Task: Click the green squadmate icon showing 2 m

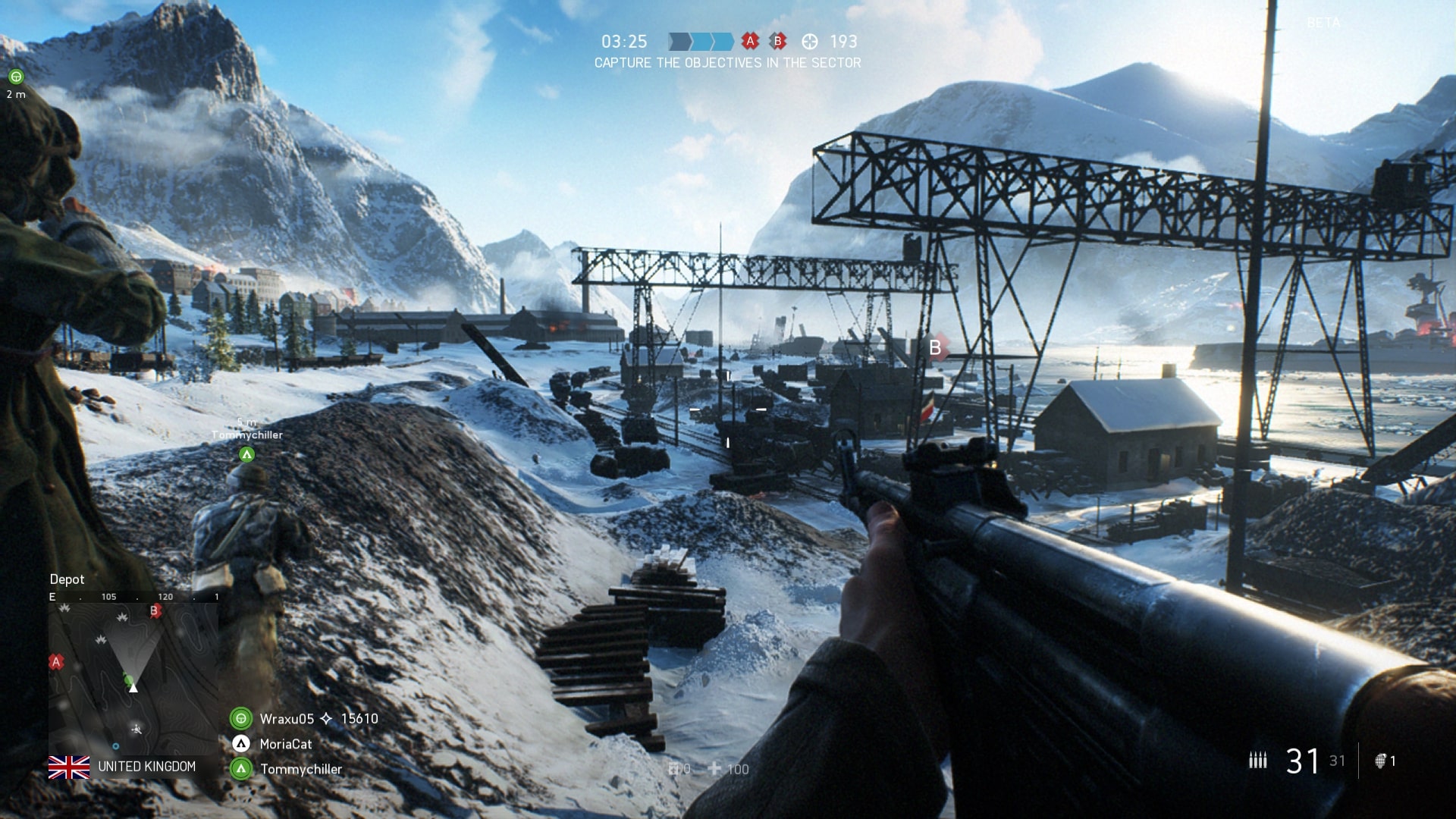Action: tap(16, 77)
